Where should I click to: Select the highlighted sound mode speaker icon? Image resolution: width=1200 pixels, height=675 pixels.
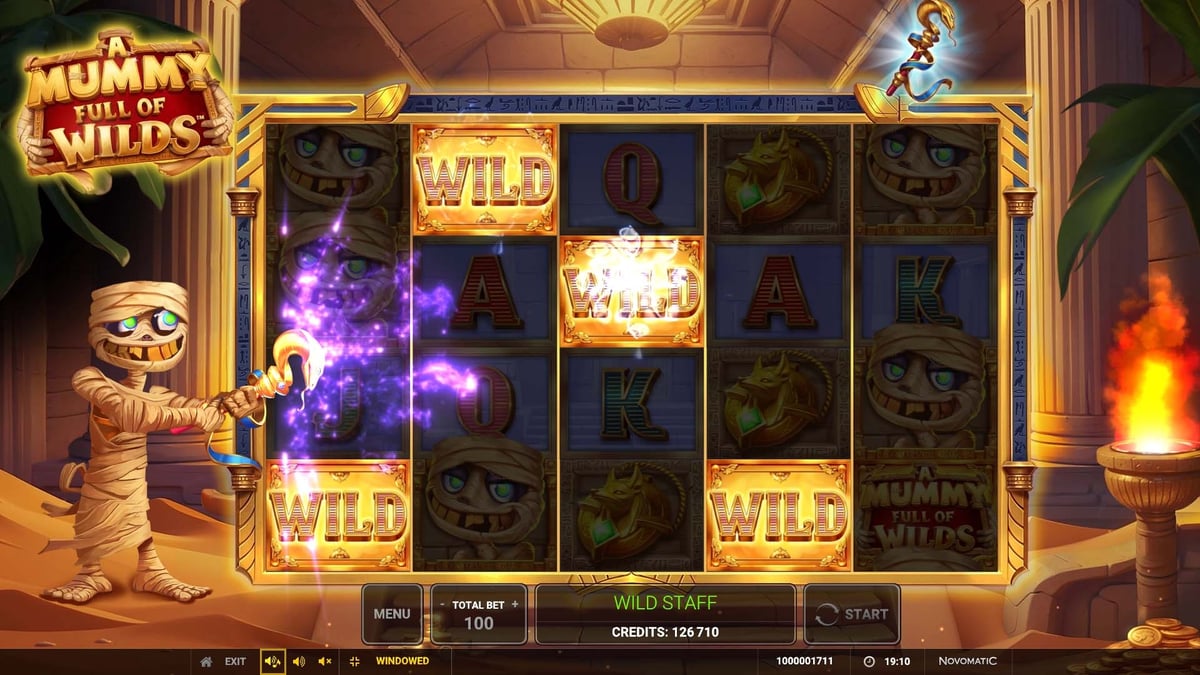pyautogui.click(x=272, y=661)
